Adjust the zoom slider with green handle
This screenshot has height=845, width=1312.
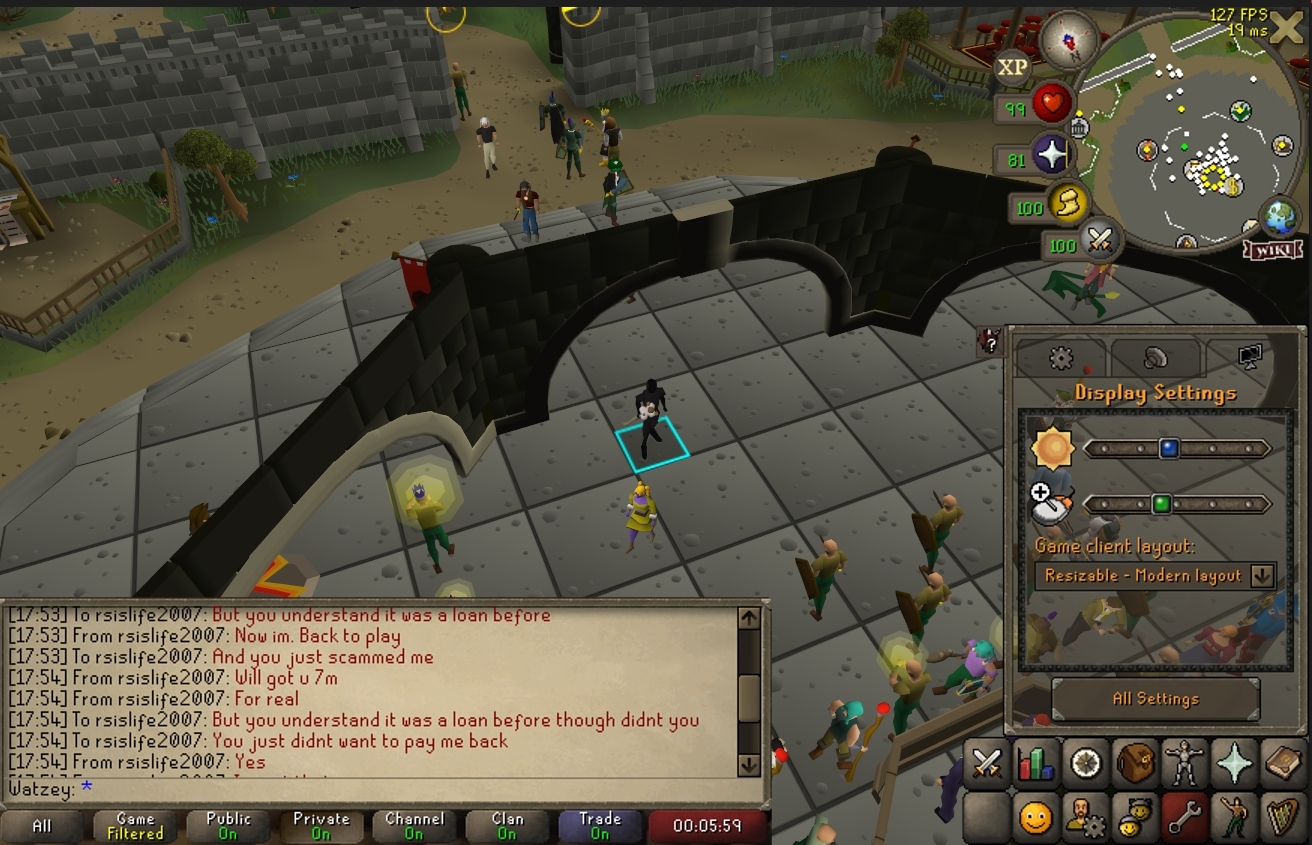click(1161, 504)
